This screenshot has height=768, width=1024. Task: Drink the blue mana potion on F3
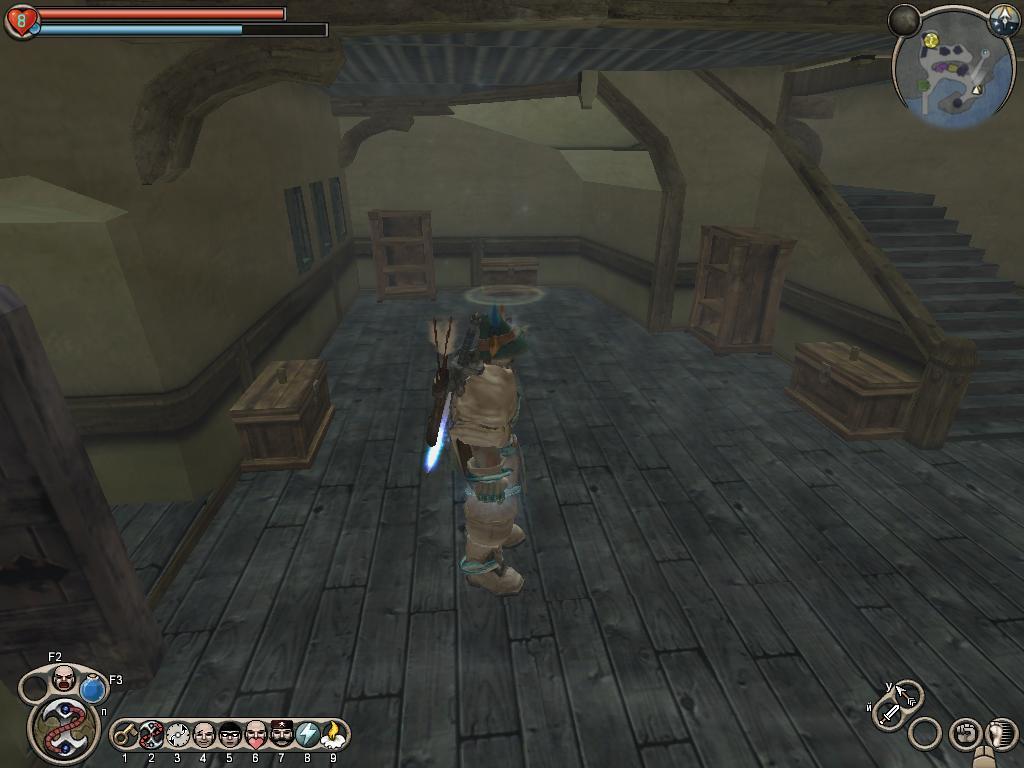(93, 689)
